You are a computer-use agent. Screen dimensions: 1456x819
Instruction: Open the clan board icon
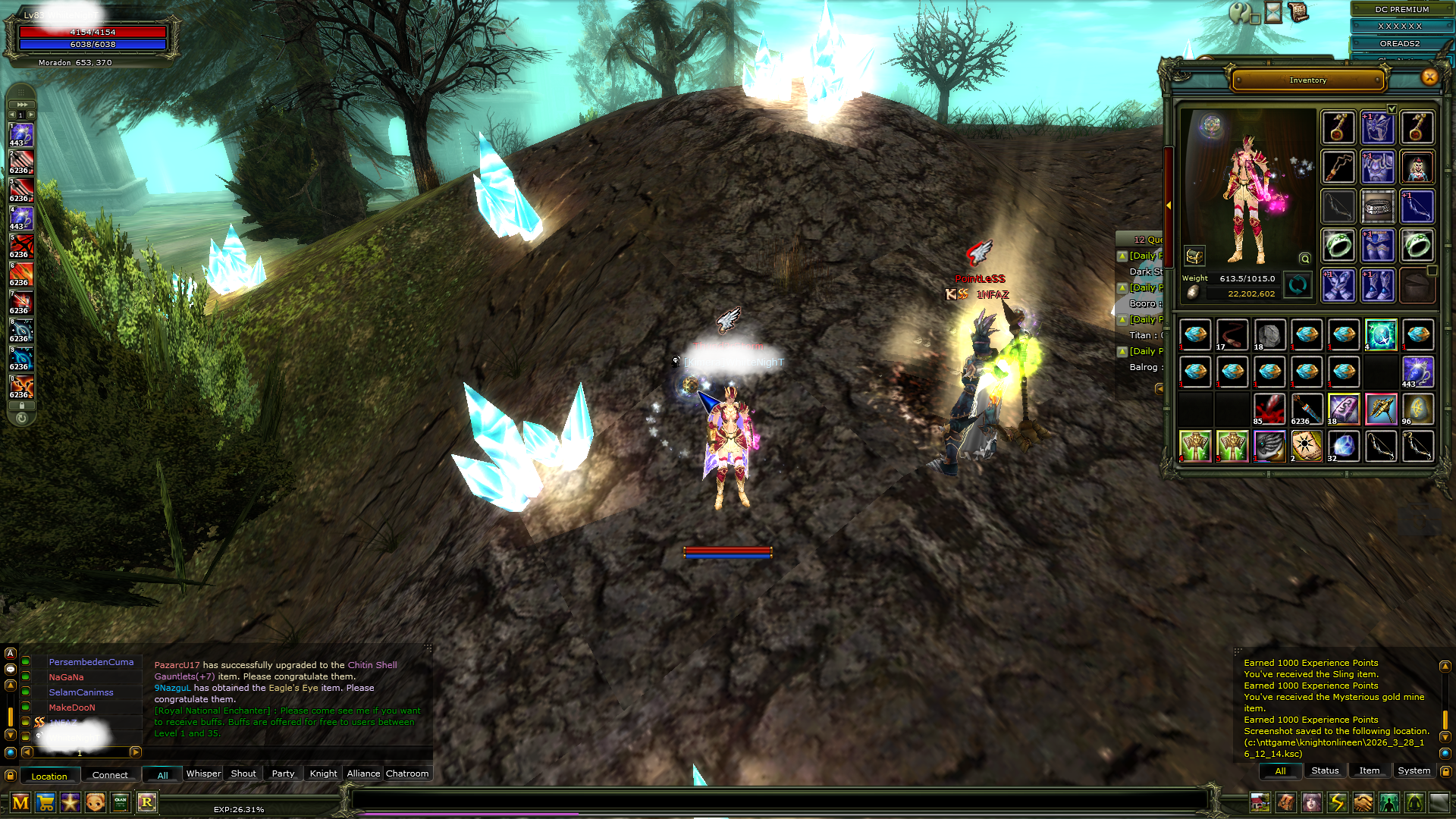pyautogui.click(x=121, y=802)
